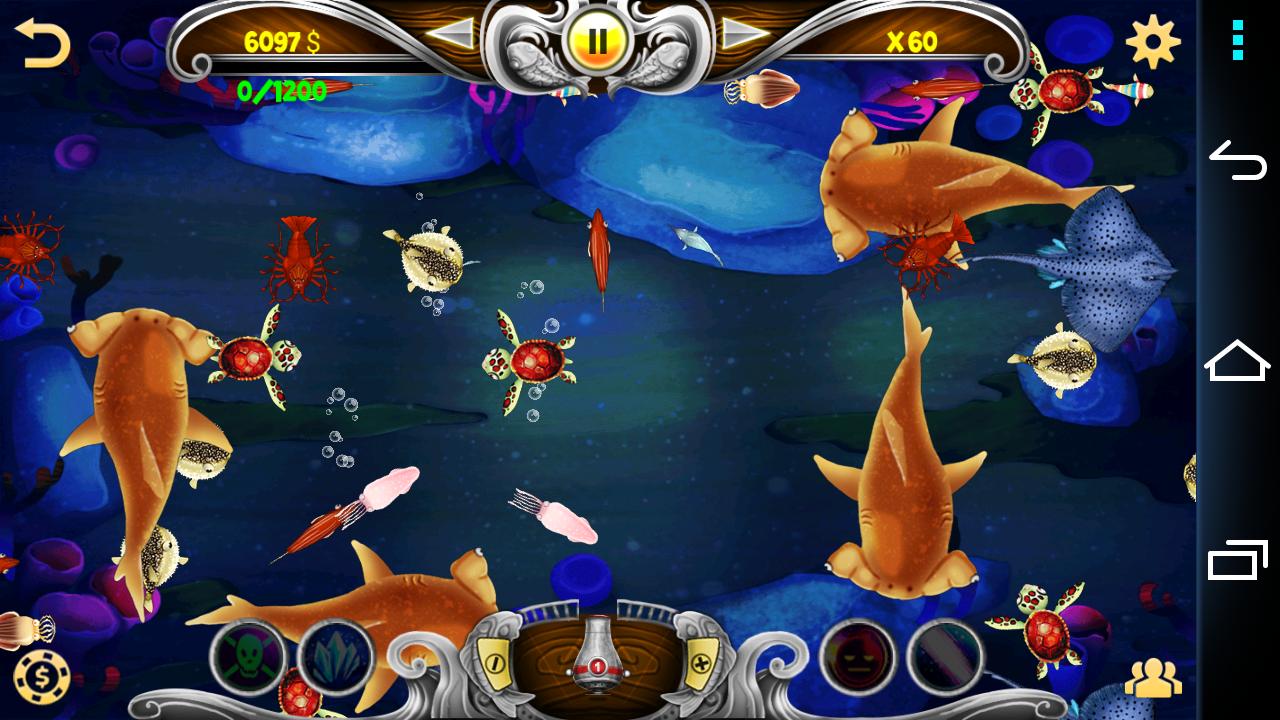Open the multiplayer friends icon
The width and height of the screenshot is (1280, 720).
click(1153, 679)
